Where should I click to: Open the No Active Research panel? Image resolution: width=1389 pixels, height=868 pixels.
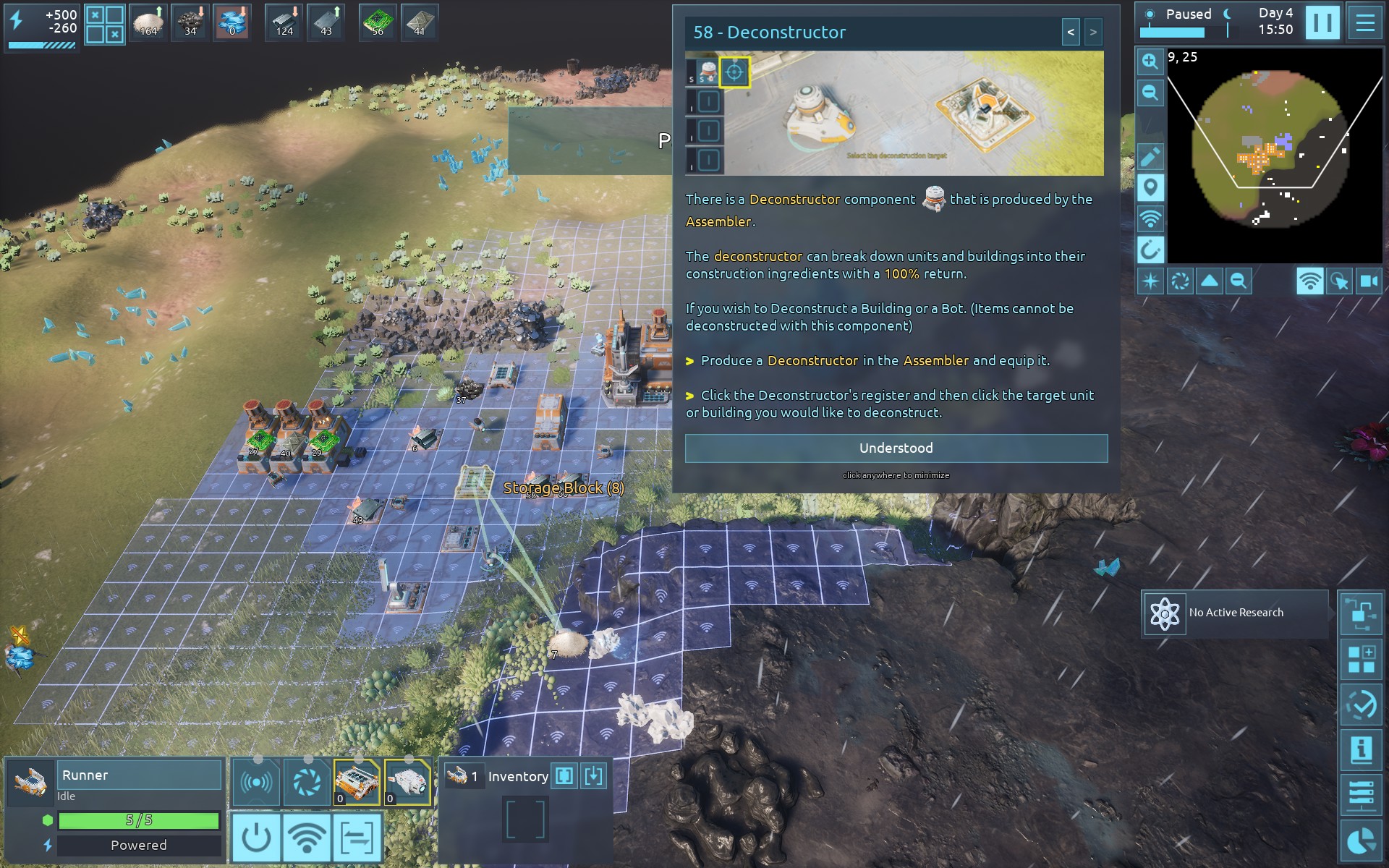[1235, 613]
